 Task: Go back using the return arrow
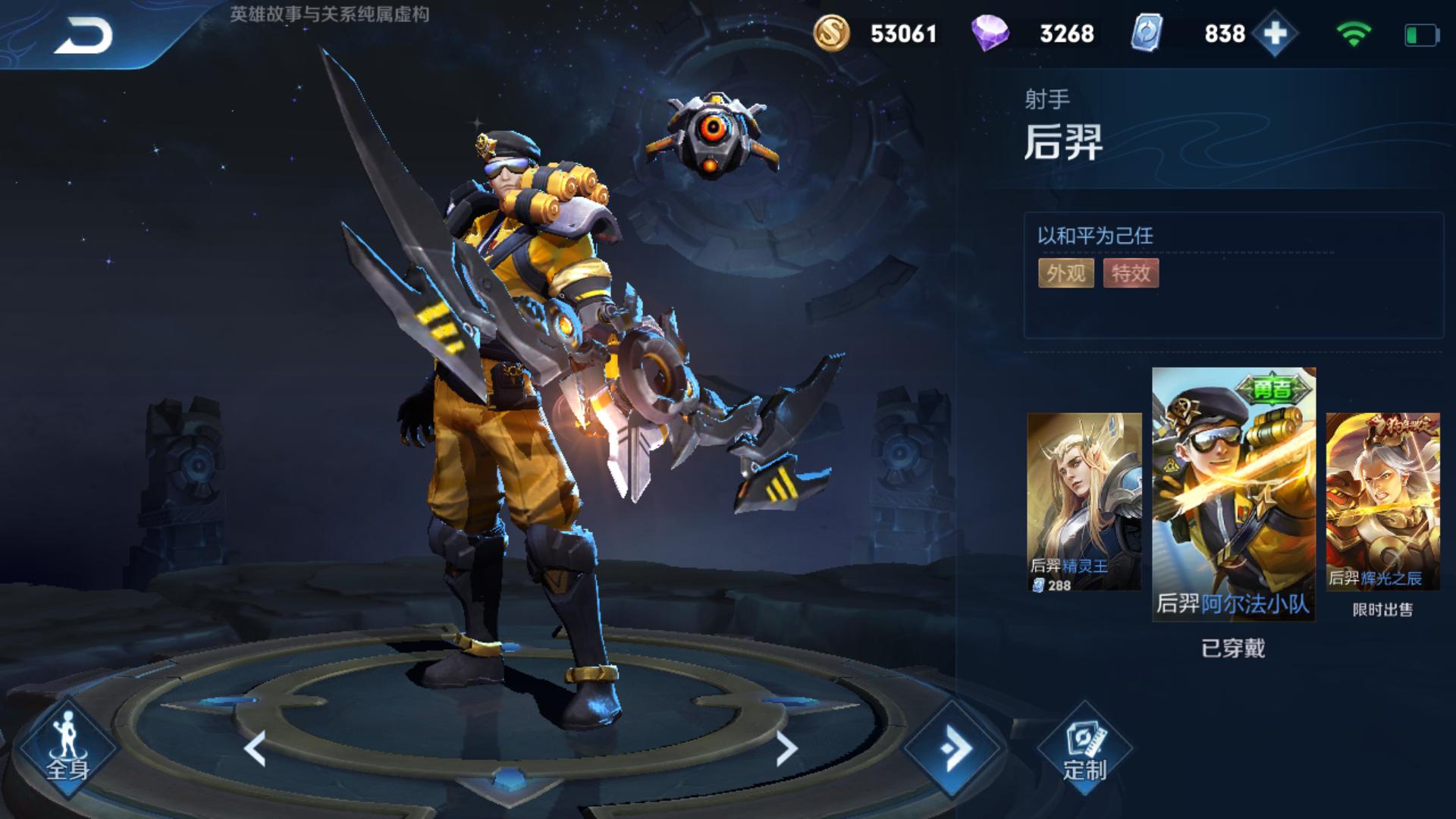point(83,35)
